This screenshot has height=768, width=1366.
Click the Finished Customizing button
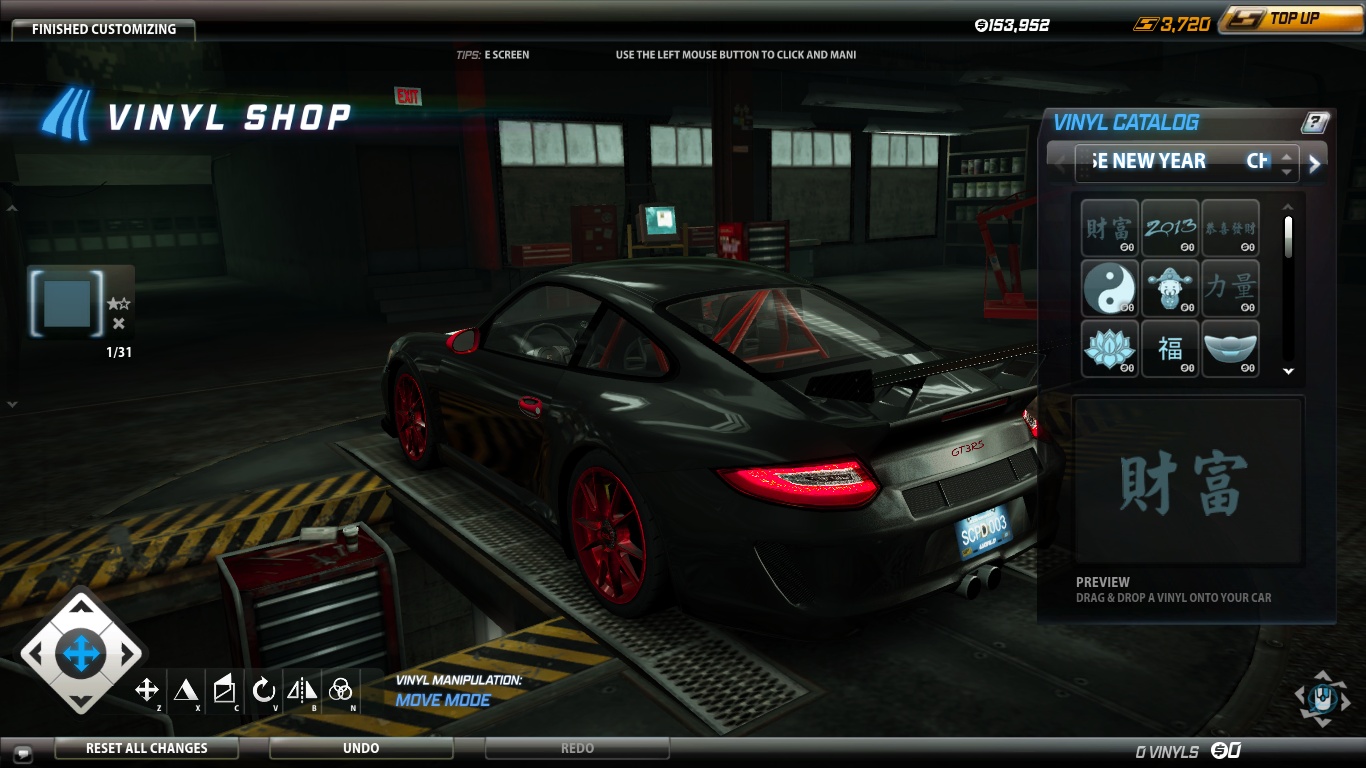[103, 29]
